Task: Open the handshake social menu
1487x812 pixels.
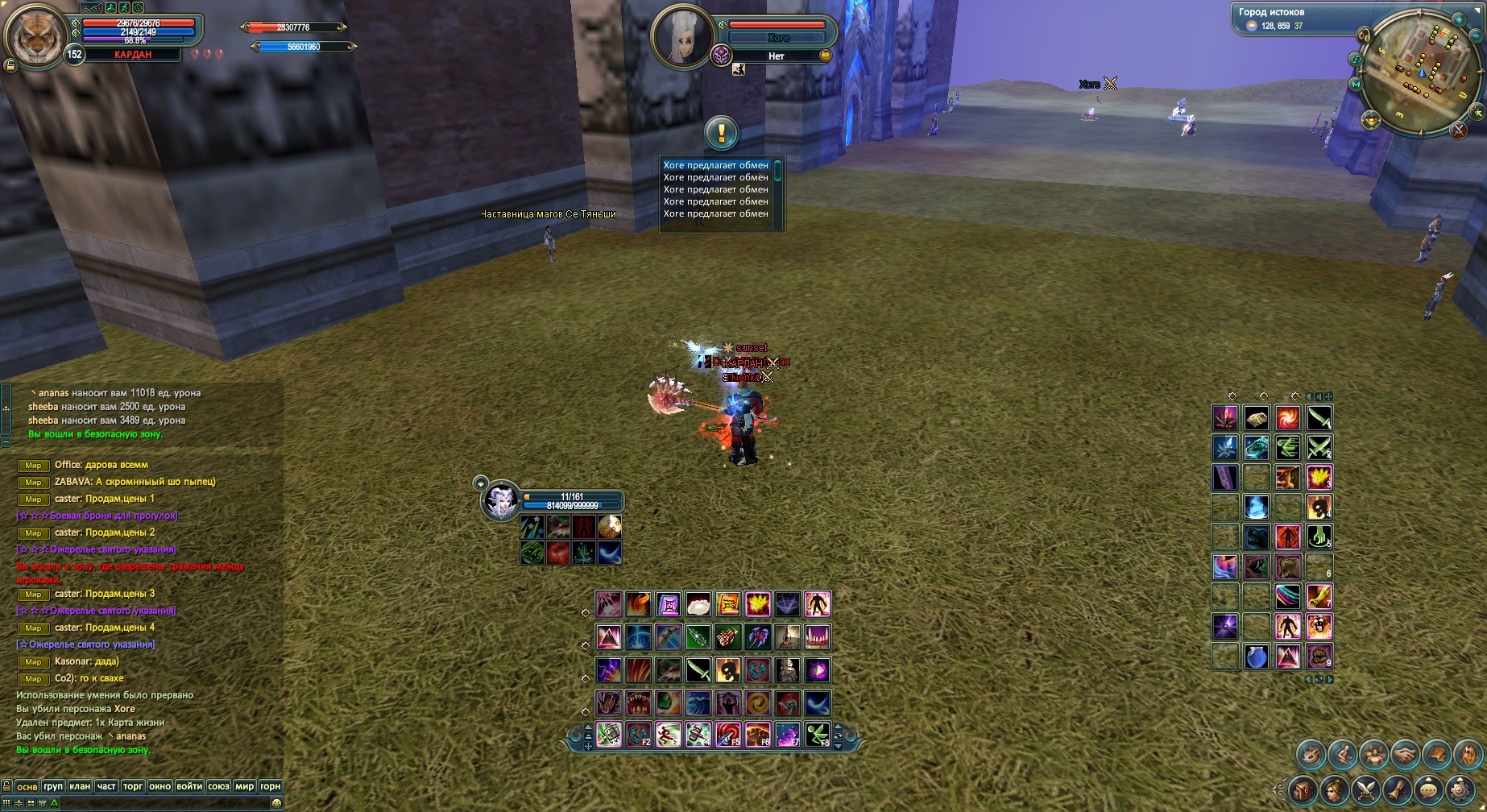Action: coord(1406,755)
